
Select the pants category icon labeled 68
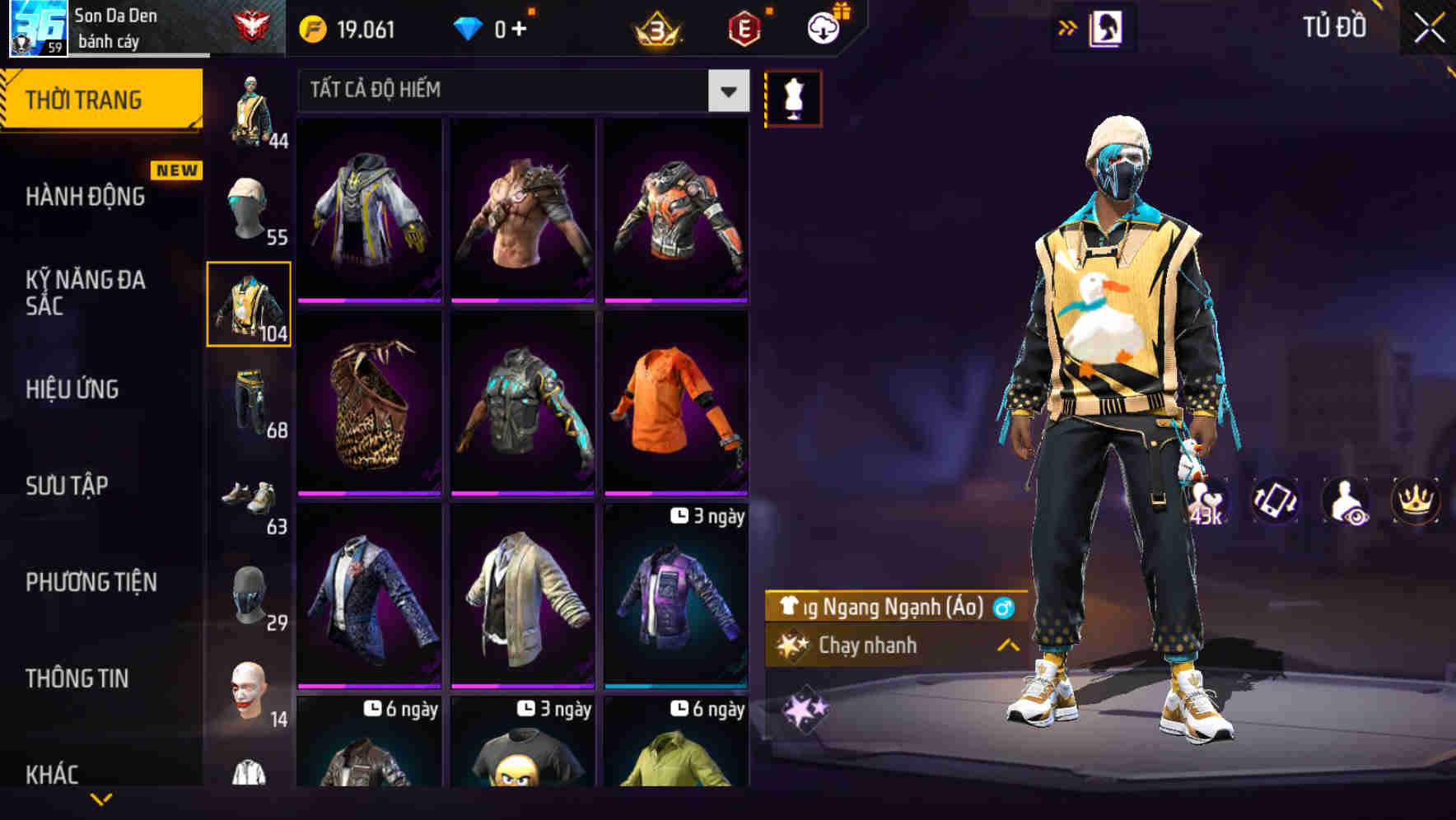pos(248,403)
